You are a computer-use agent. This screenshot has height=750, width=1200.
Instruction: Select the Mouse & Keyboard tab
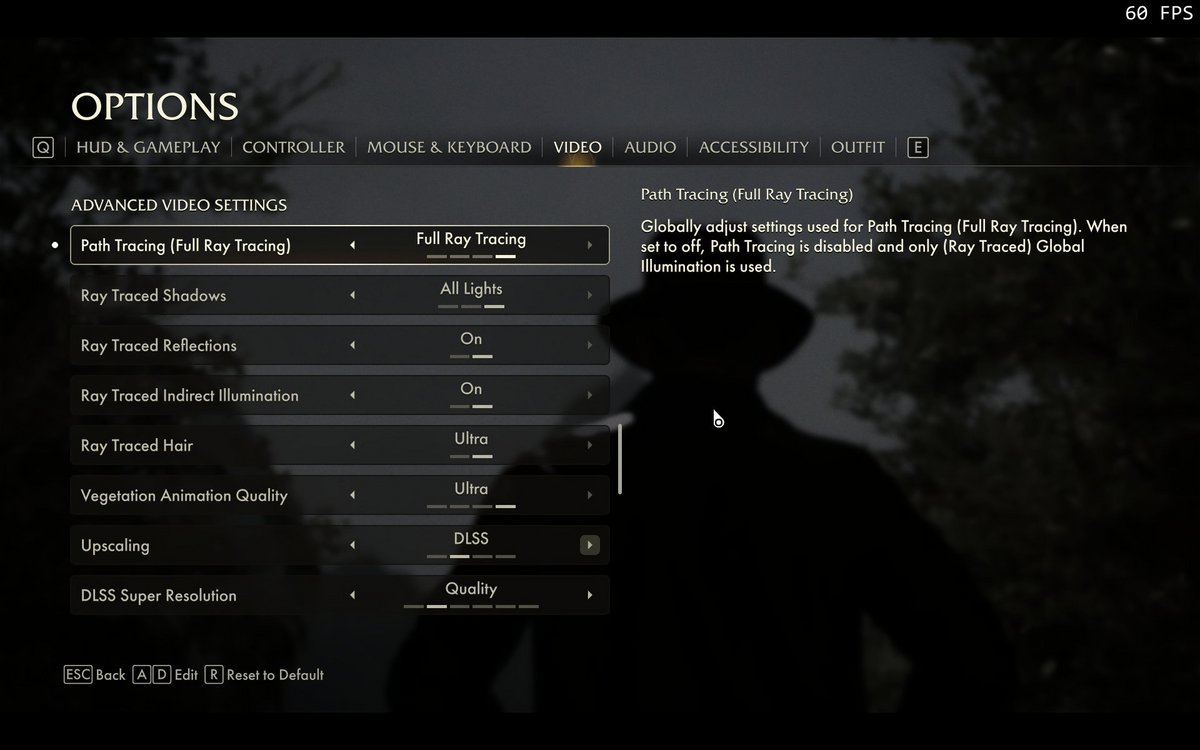449,147
